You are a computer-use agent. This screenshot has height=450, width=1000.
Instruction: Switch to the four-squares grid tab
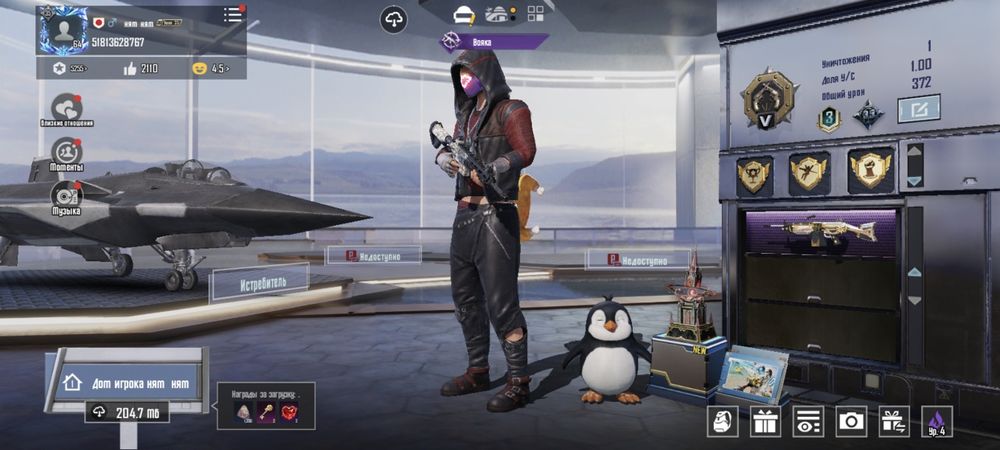535,14
